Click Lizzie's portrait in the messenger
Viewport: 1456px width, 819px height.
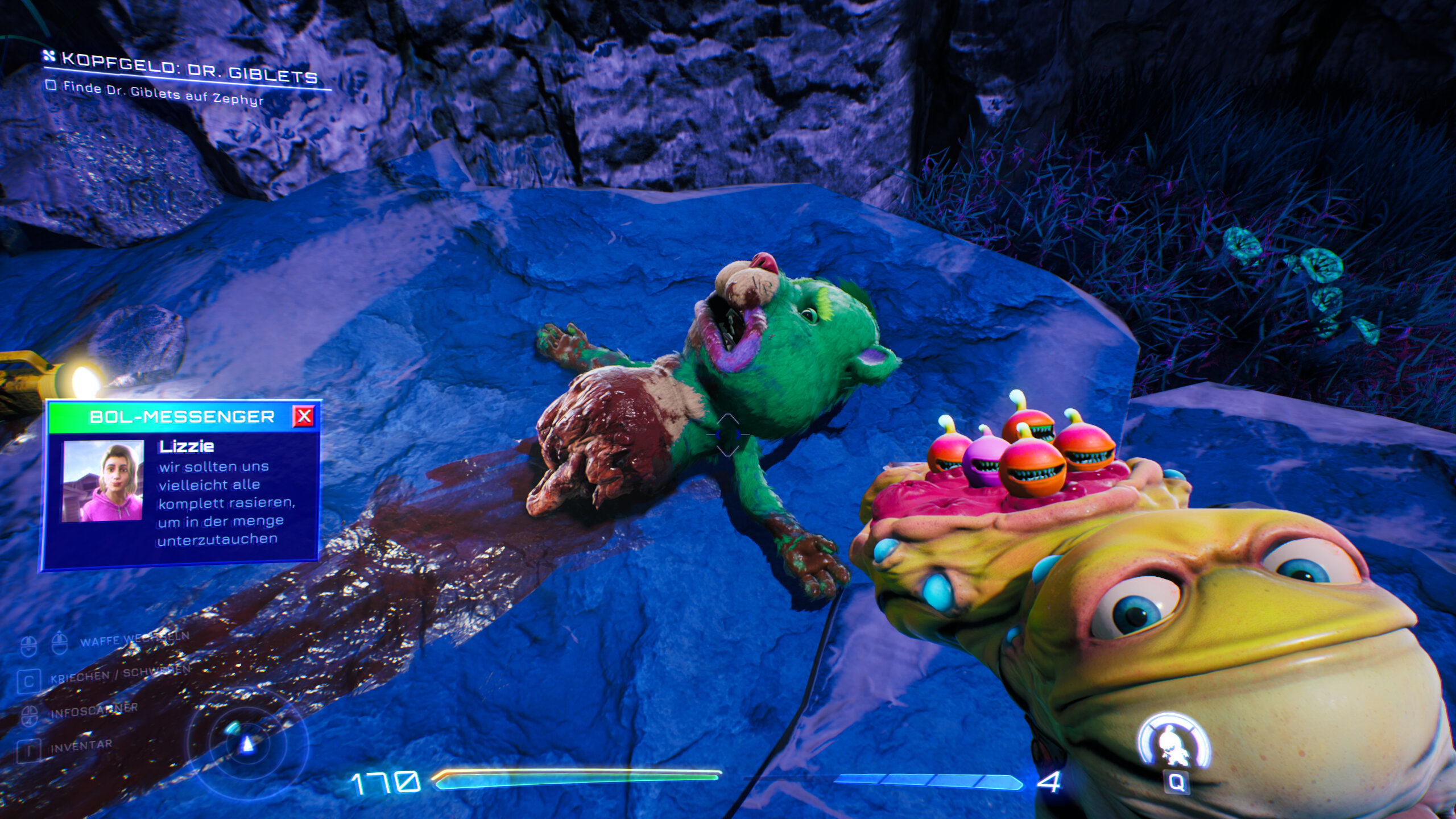coord(103,481)
